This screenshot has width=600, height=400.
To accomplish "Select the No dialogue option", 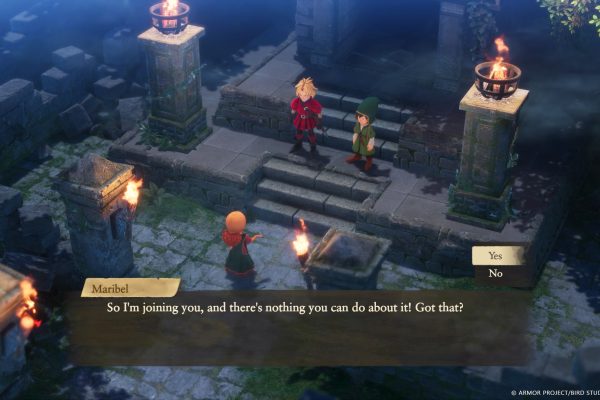I will pyautogui.click(x=497, y=273).
